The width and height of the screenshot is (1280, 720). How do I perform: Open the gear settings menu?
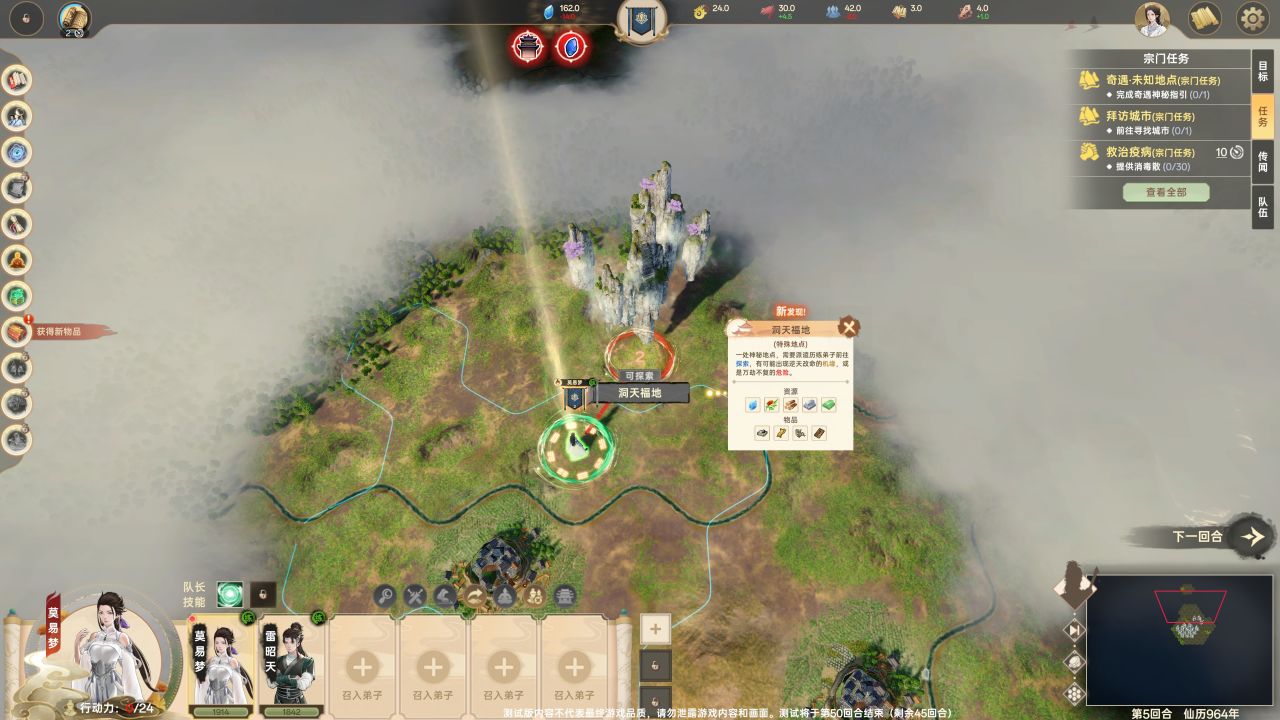pyautogui.click(x=1252, y=18)
